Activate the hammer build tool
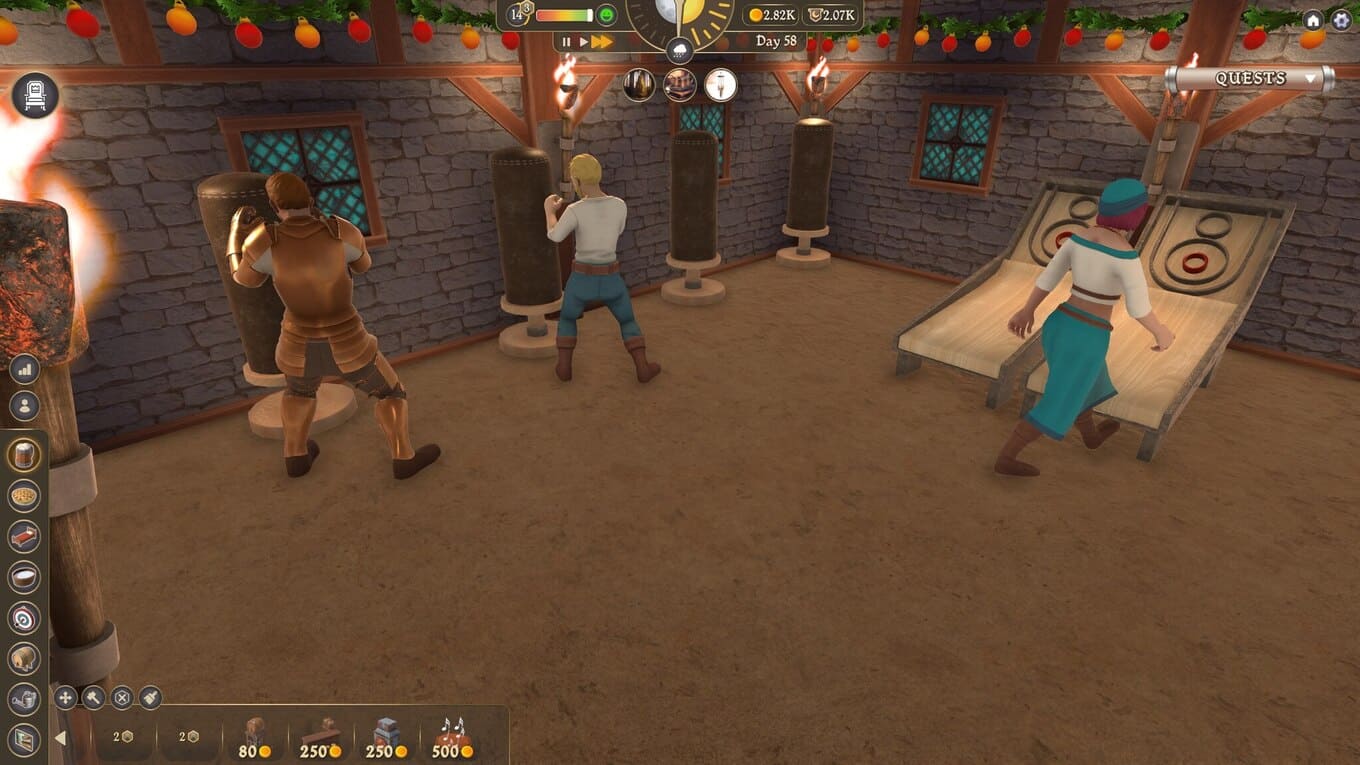 click(94, 698)
